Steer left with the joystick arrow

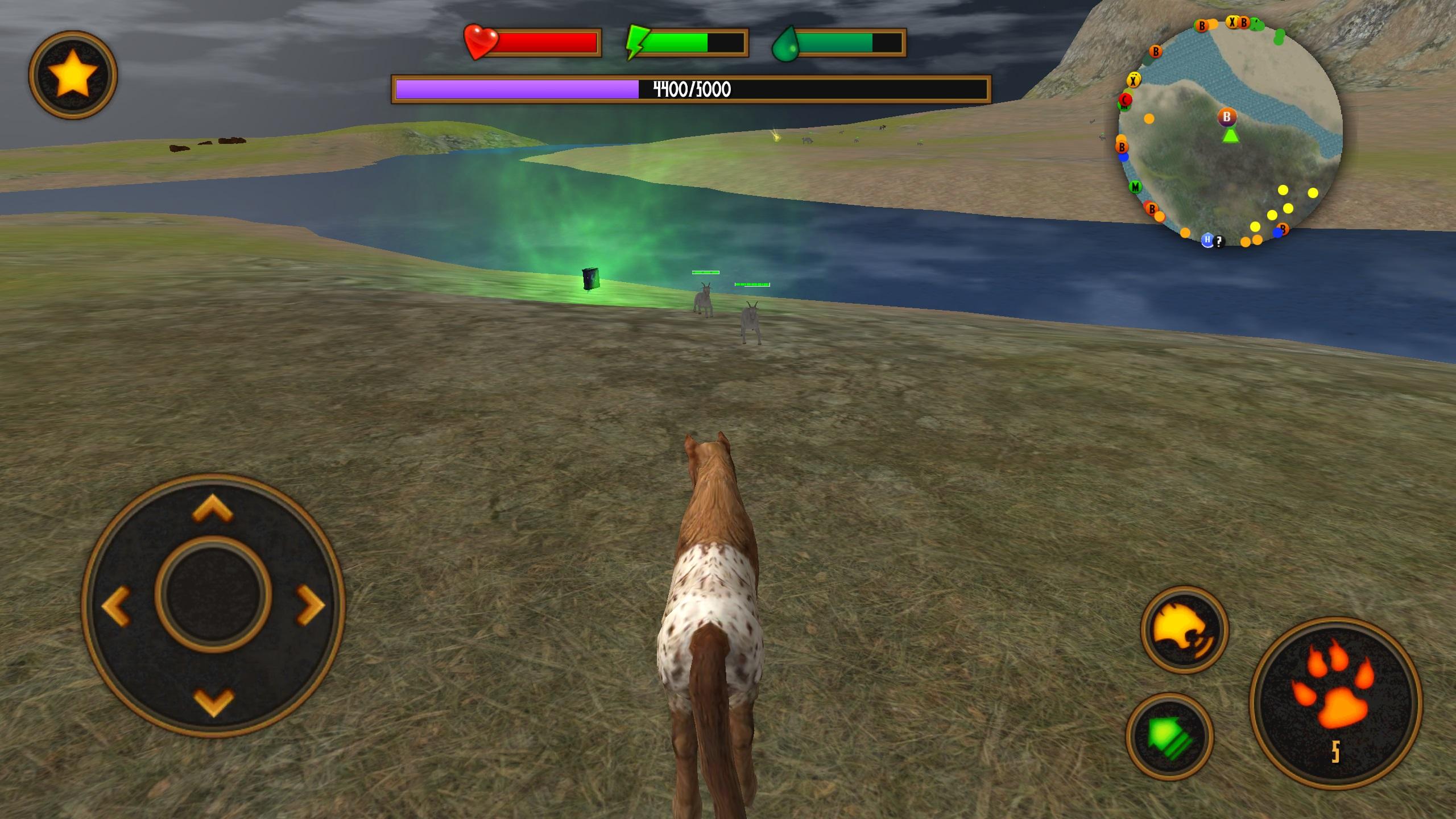(x=116, y=606)
